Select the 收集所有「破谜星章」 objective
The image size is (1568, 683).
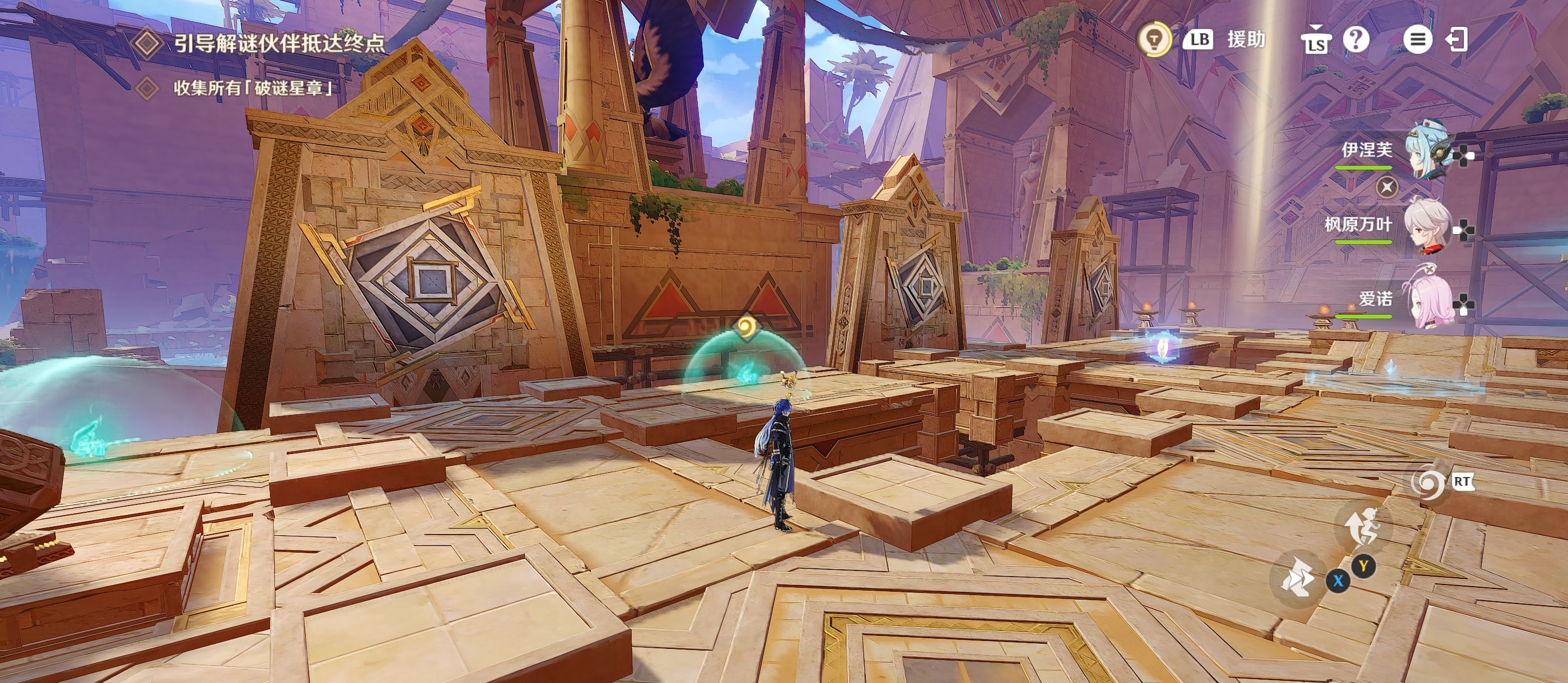point(253,88)
